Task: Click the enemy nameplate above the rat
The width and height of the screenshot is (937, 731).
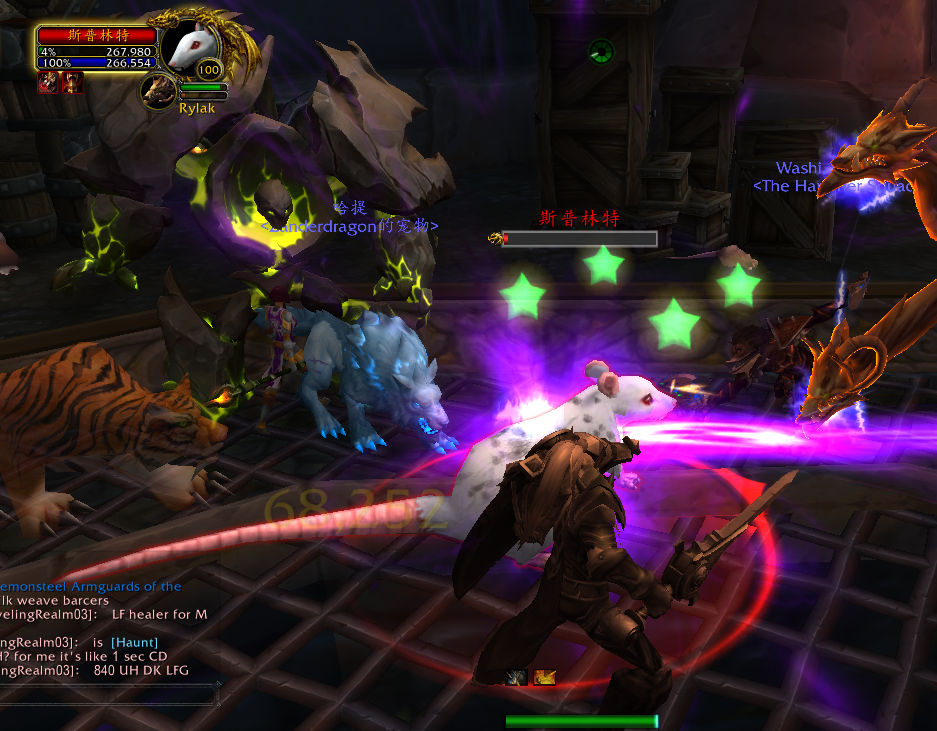Action: (x=579, y=239)
